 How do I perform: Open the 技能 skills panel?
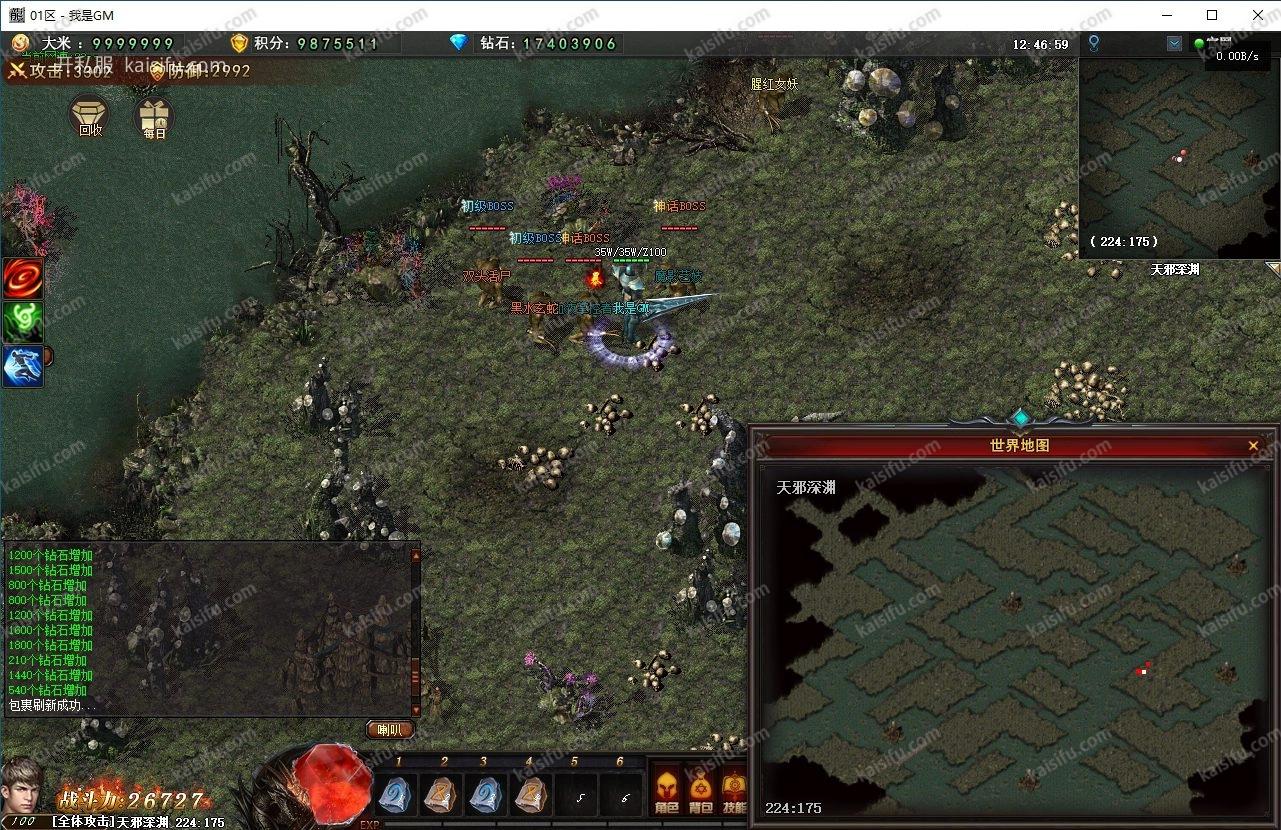tap(734, 790)
